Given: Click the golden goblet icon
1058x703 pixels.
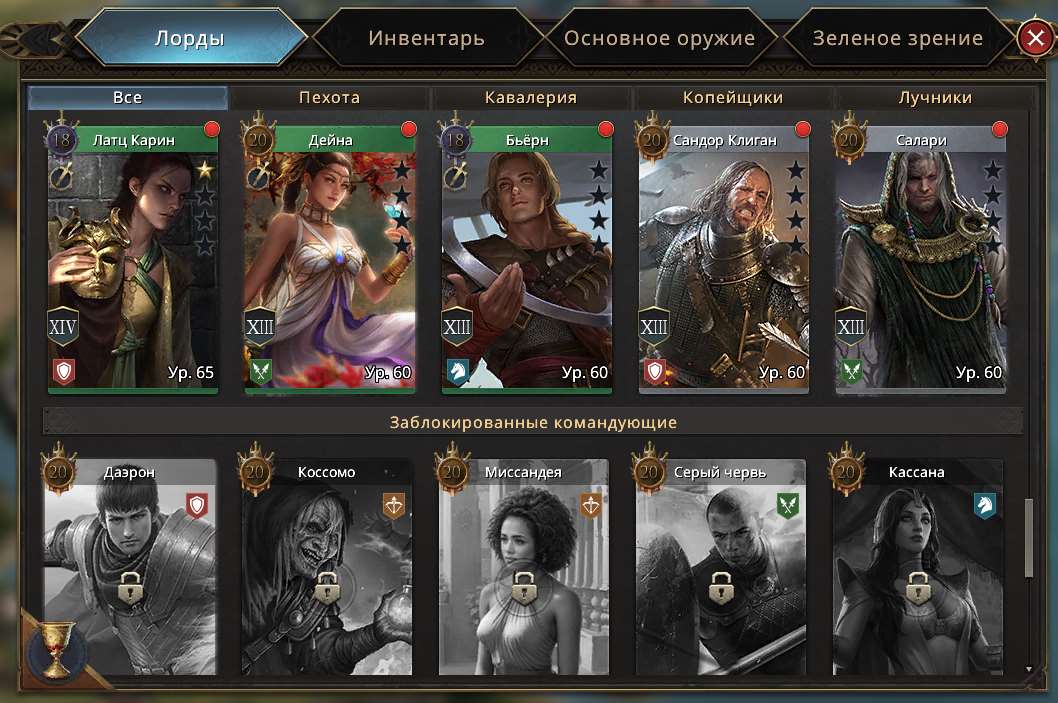Looking at the screenshot, I should (55, 648).
